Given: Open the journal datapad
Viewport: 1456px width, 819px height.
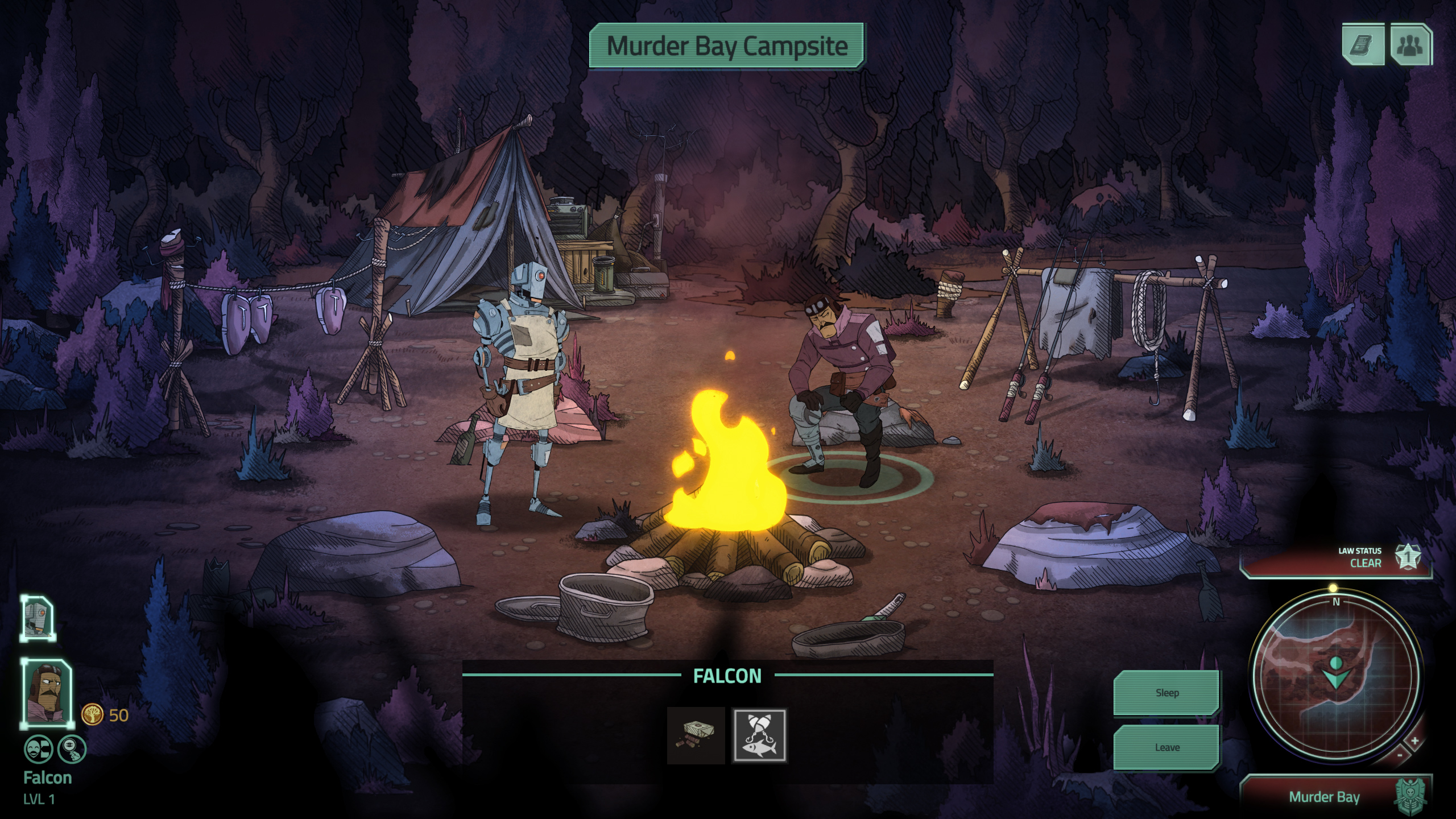Looking at the screenshot, I should tap(1363, 44).
